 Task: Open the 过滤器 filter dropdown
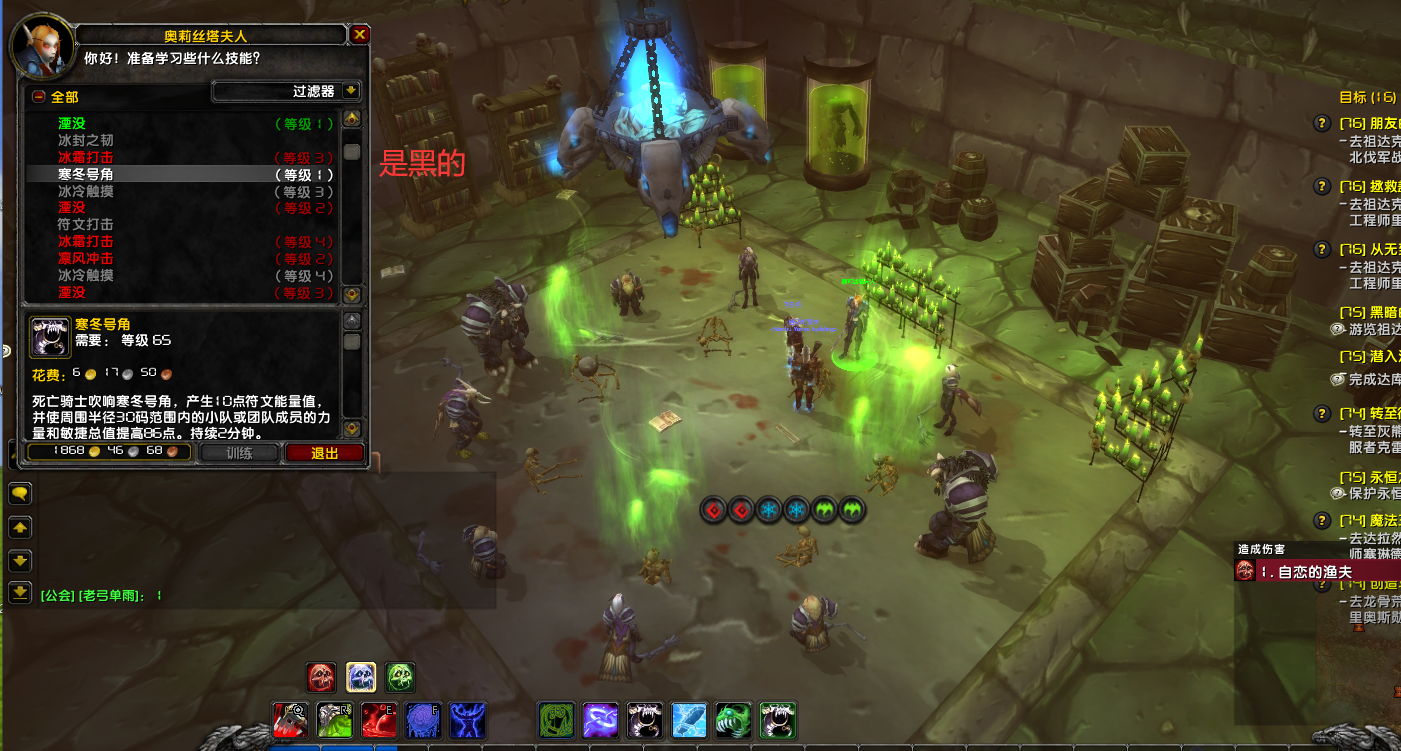(287, 91)
